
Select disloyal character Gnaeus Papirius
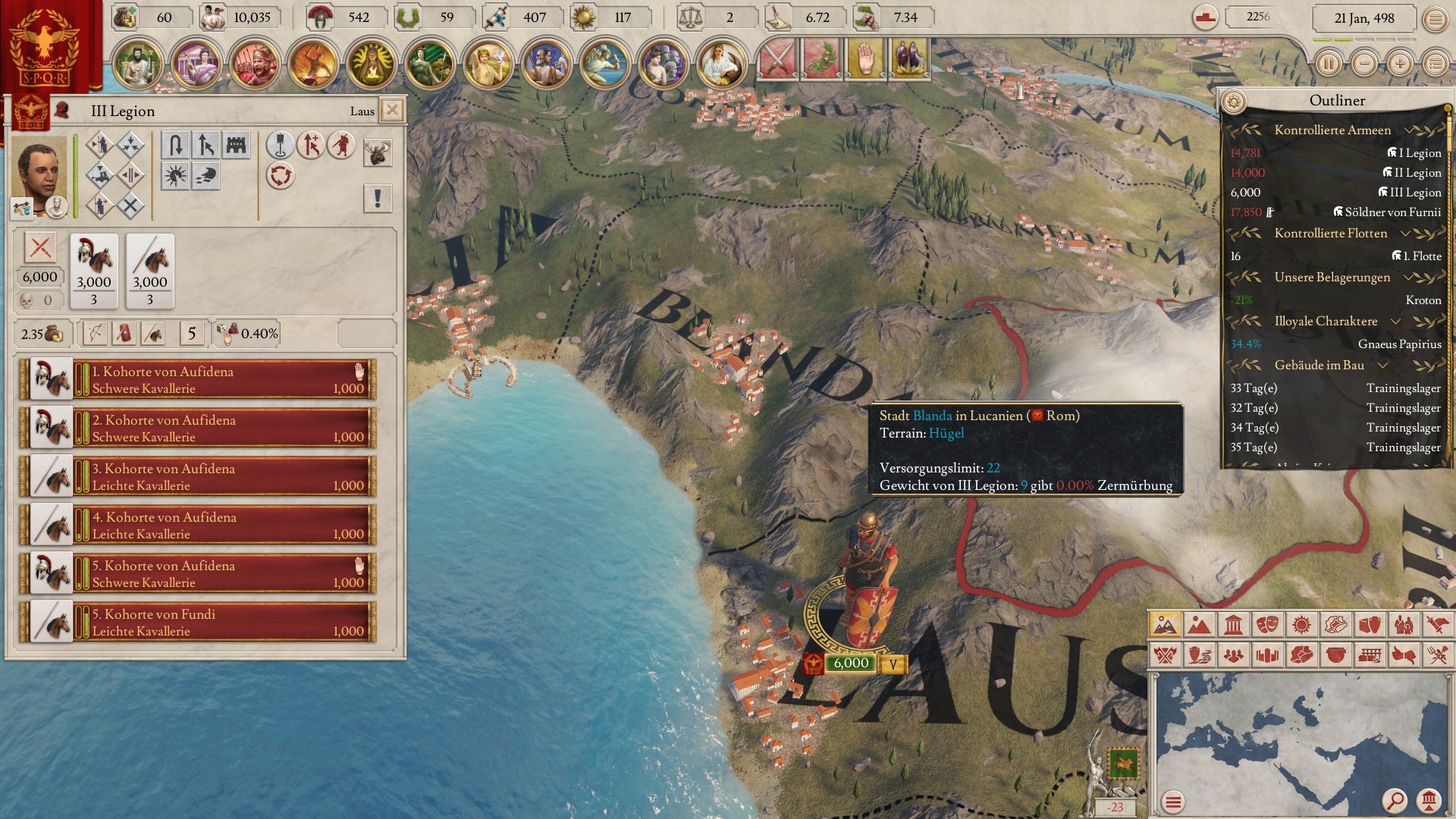(1399, 344)
